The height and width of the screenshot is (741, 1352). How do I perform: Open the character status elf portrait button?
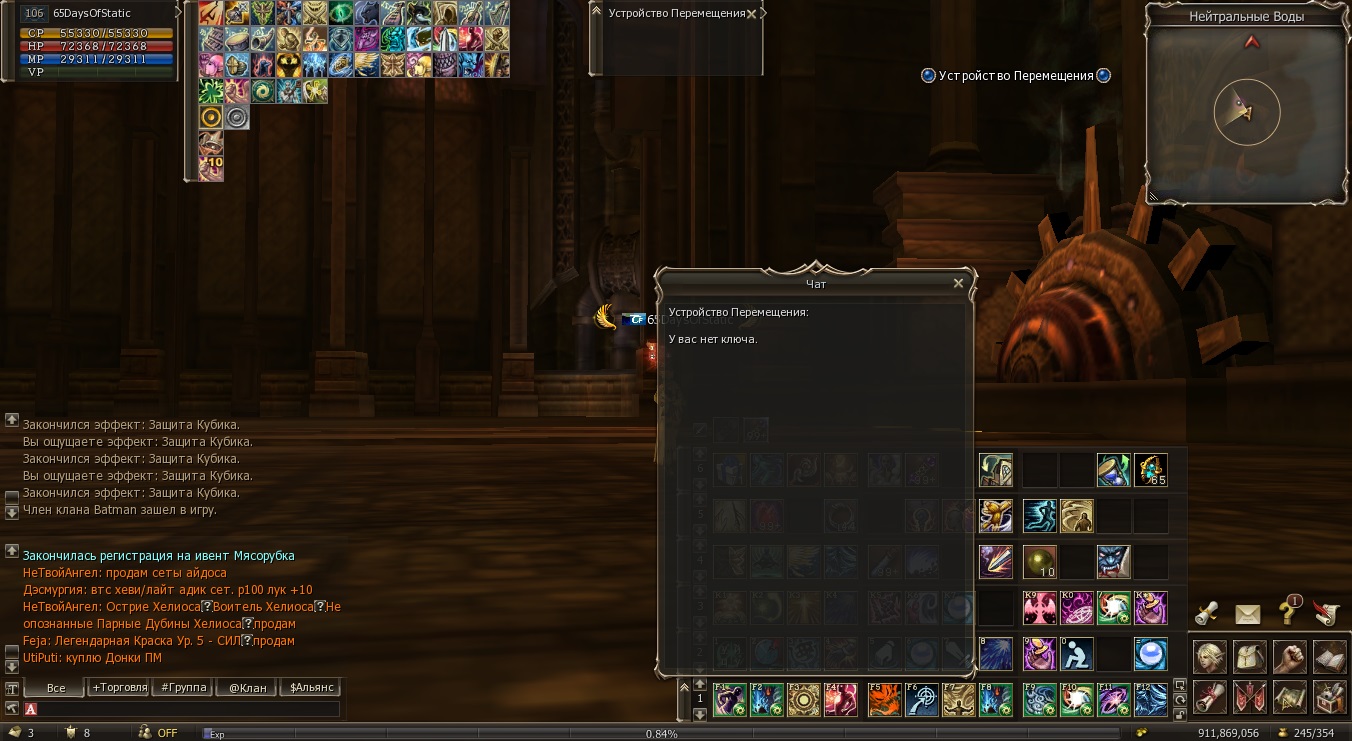click(1209, 656)
